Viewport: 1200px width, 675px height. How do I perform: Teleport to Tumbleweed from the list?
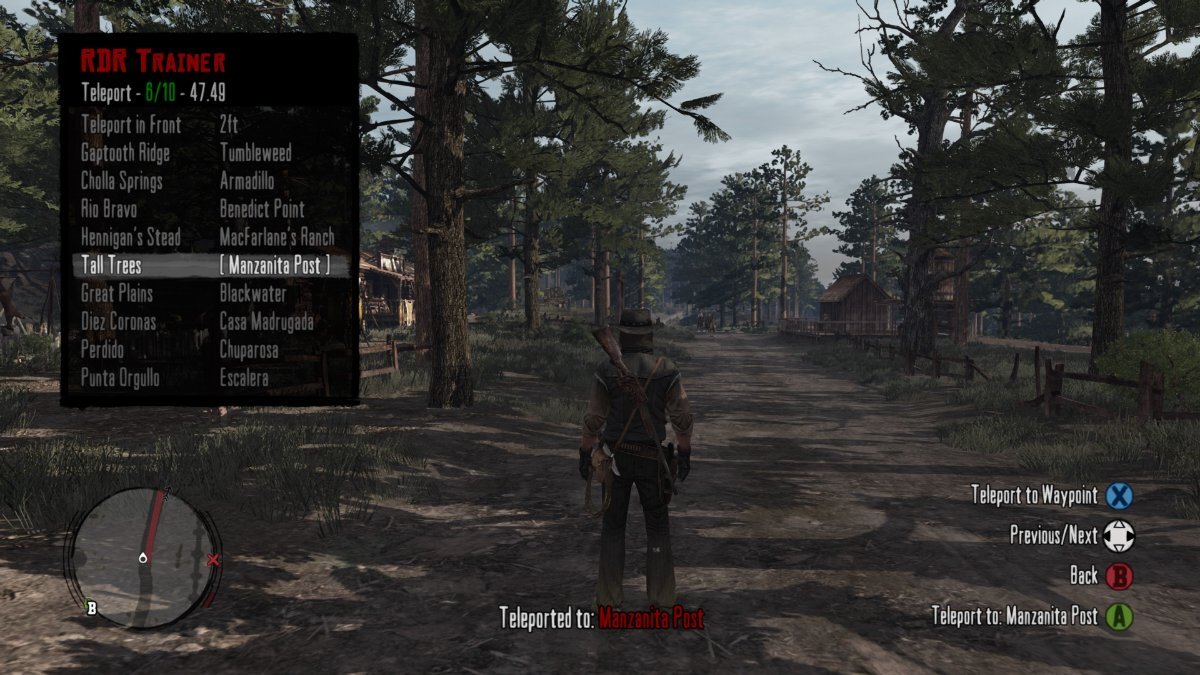[x=255, y=153]
